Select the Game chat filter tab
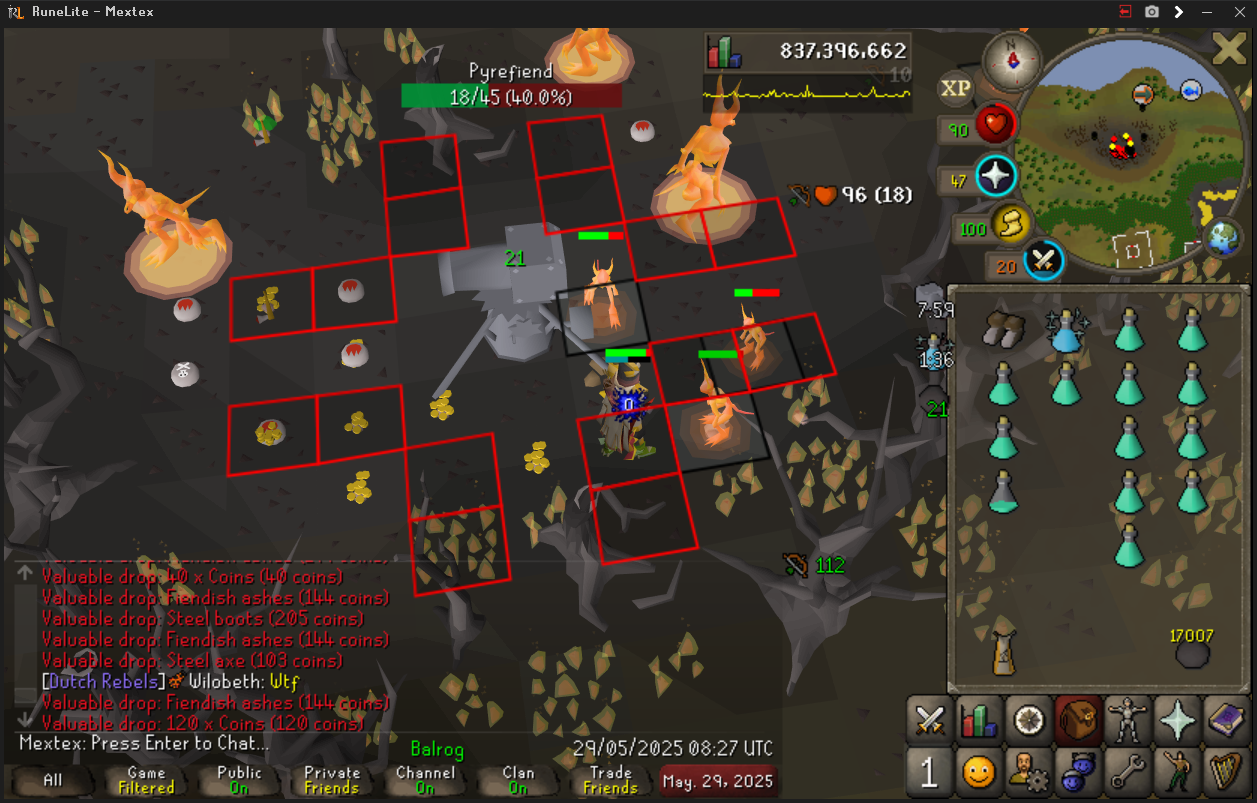This screenshot has width=1257, height=803. [x=146, y=780]
